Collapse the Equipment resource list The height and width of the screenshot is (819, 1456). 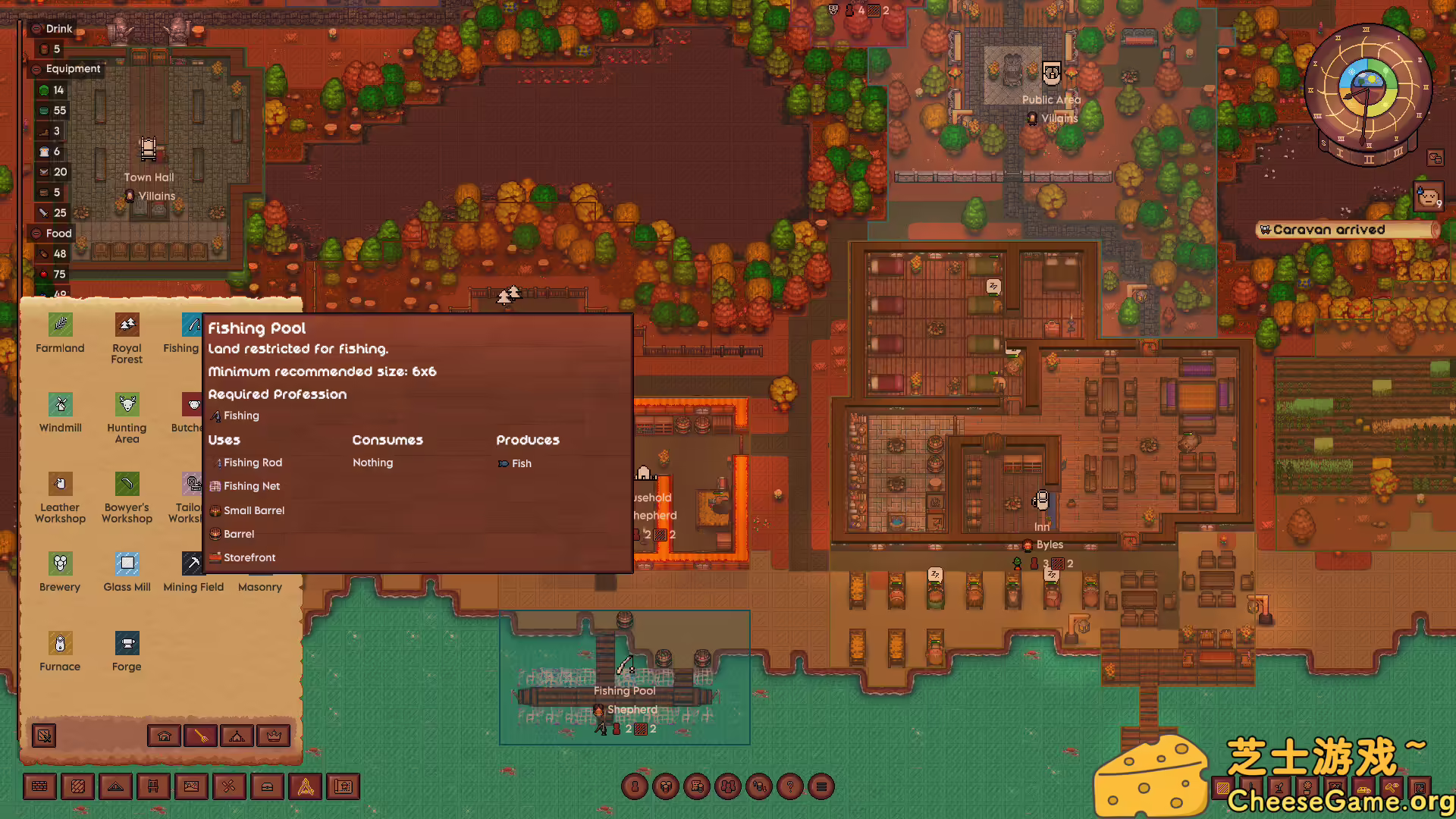pyautogui.click(x=36, y=69)
